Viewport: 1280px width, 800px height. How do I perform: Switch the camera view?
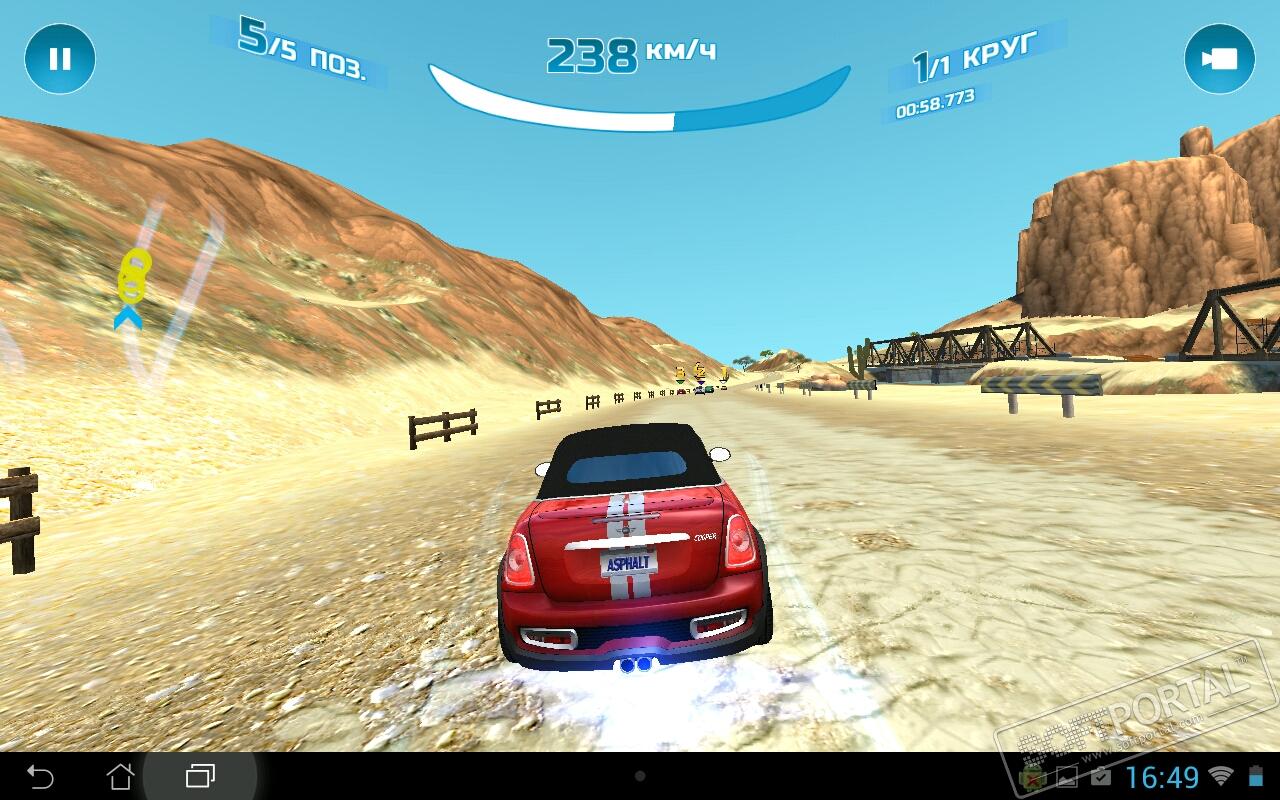[x=1219, y=59]
